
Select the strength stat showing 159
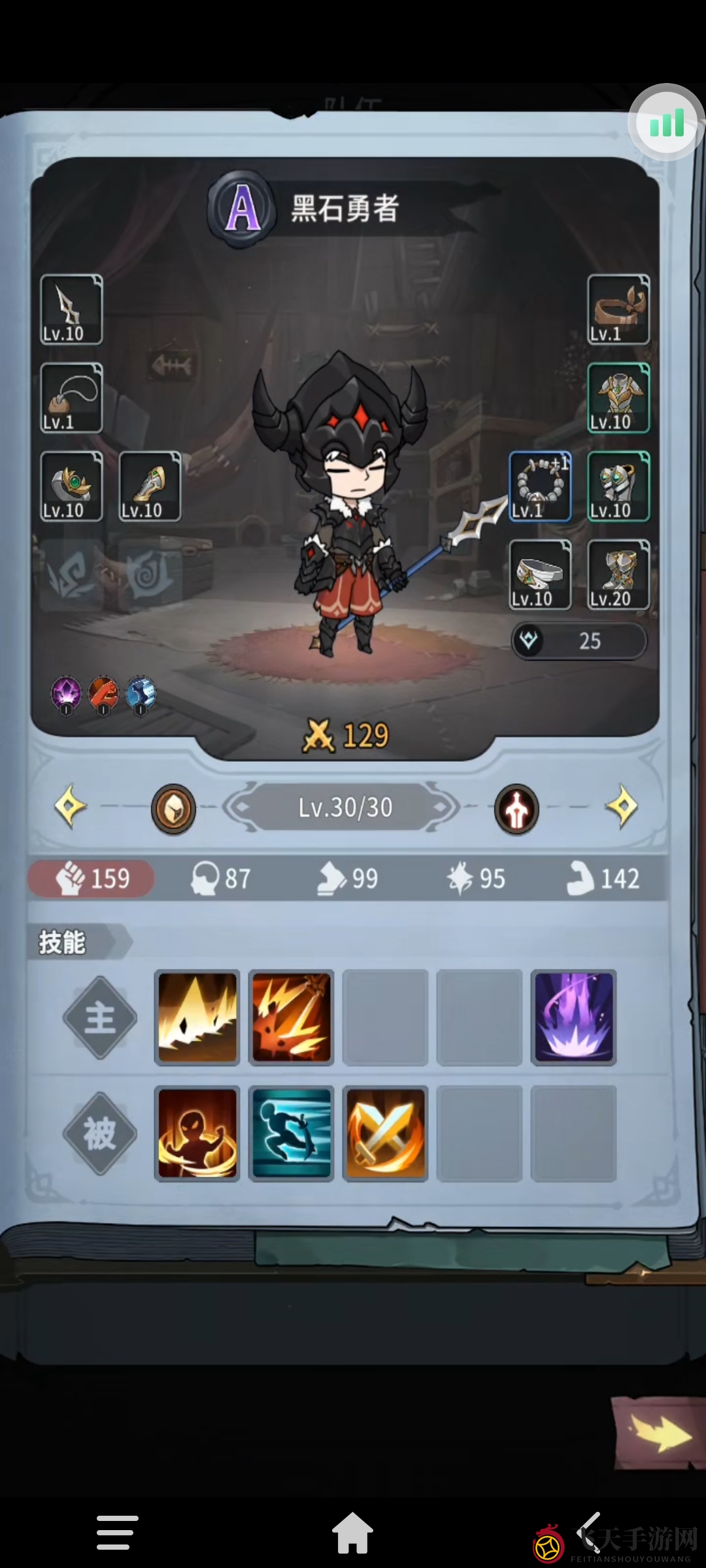(x=92, y=878)
